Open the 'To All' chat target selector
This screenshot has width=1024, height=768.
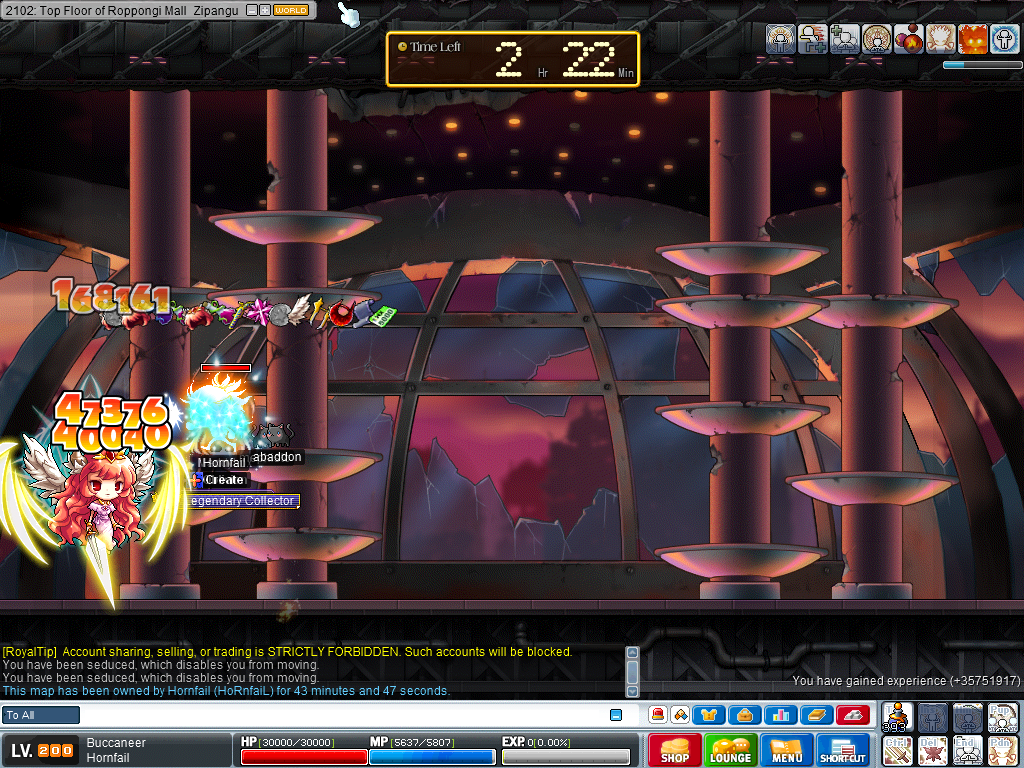point(41,715)
